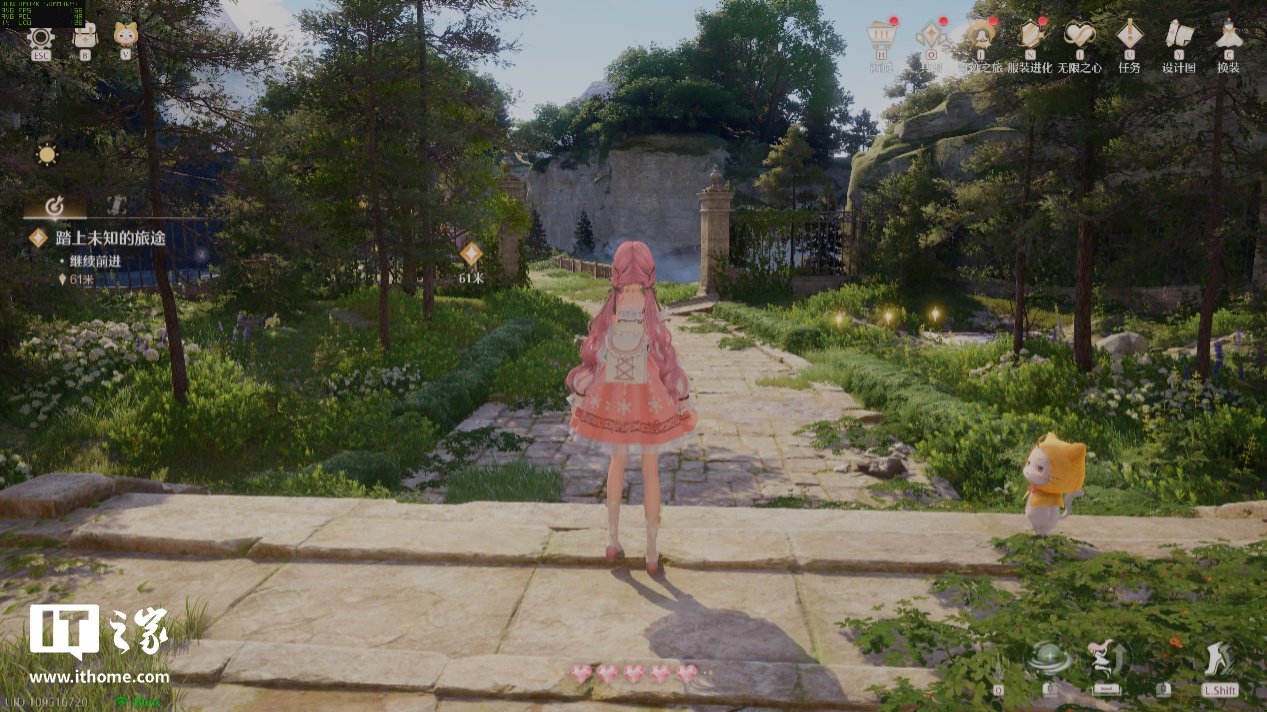This screenshot has height=712, width=1267.
Task: Open the settings gear menu
Action: [41, 38]
